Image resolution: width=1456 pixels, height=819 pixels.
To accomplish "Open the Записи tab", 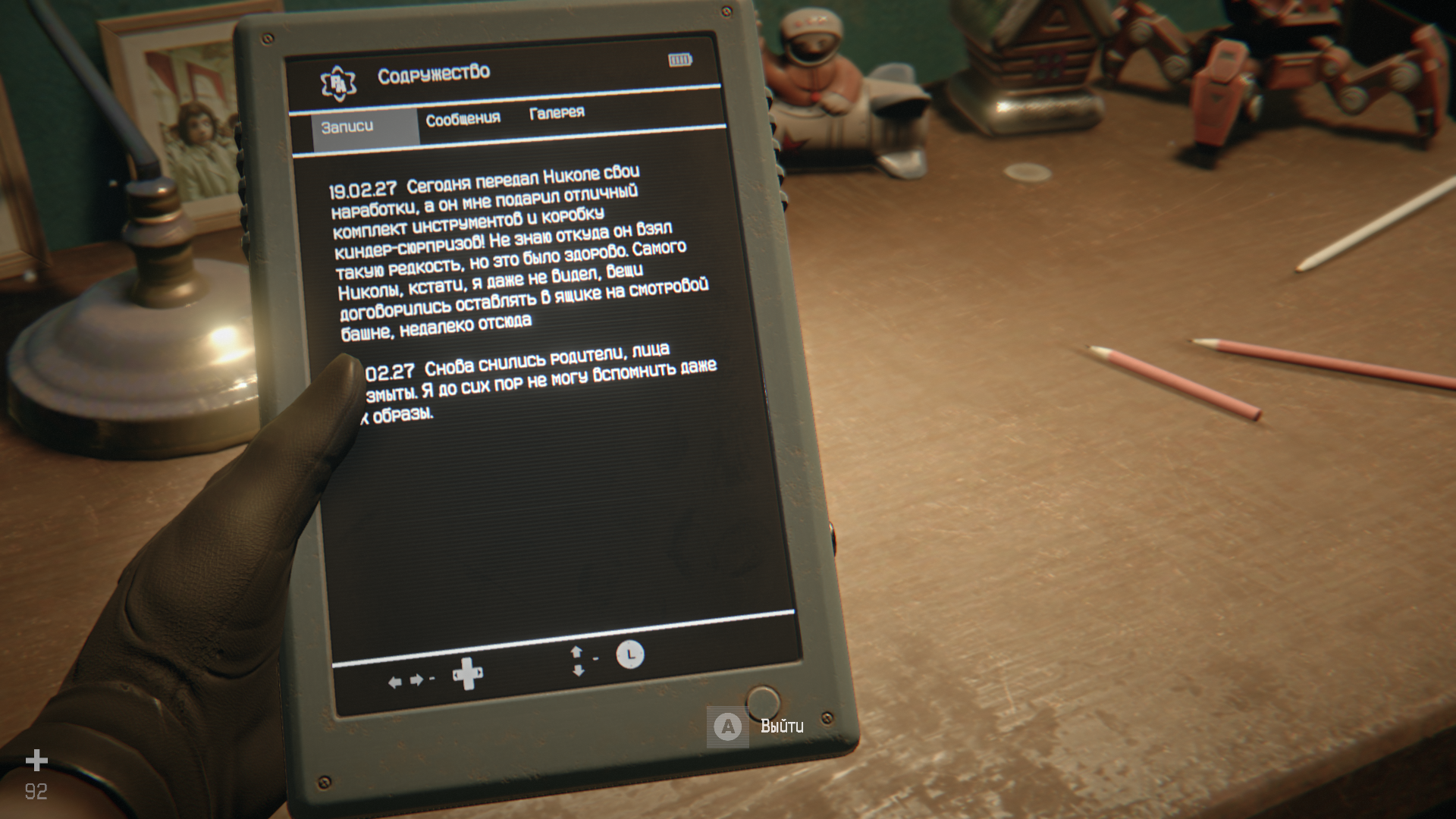I will [x=348, y=127].
